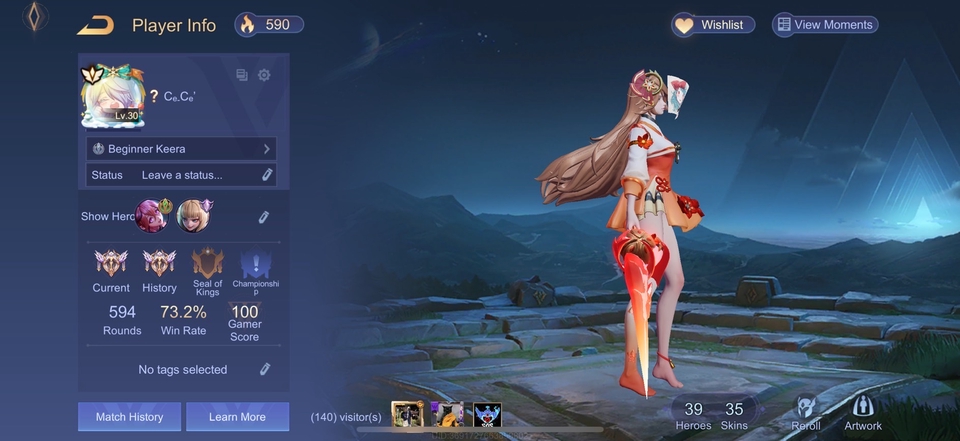This screenshot has height=441, width=960.
Task: Click the Learn More button
Action: click(237, 417)
